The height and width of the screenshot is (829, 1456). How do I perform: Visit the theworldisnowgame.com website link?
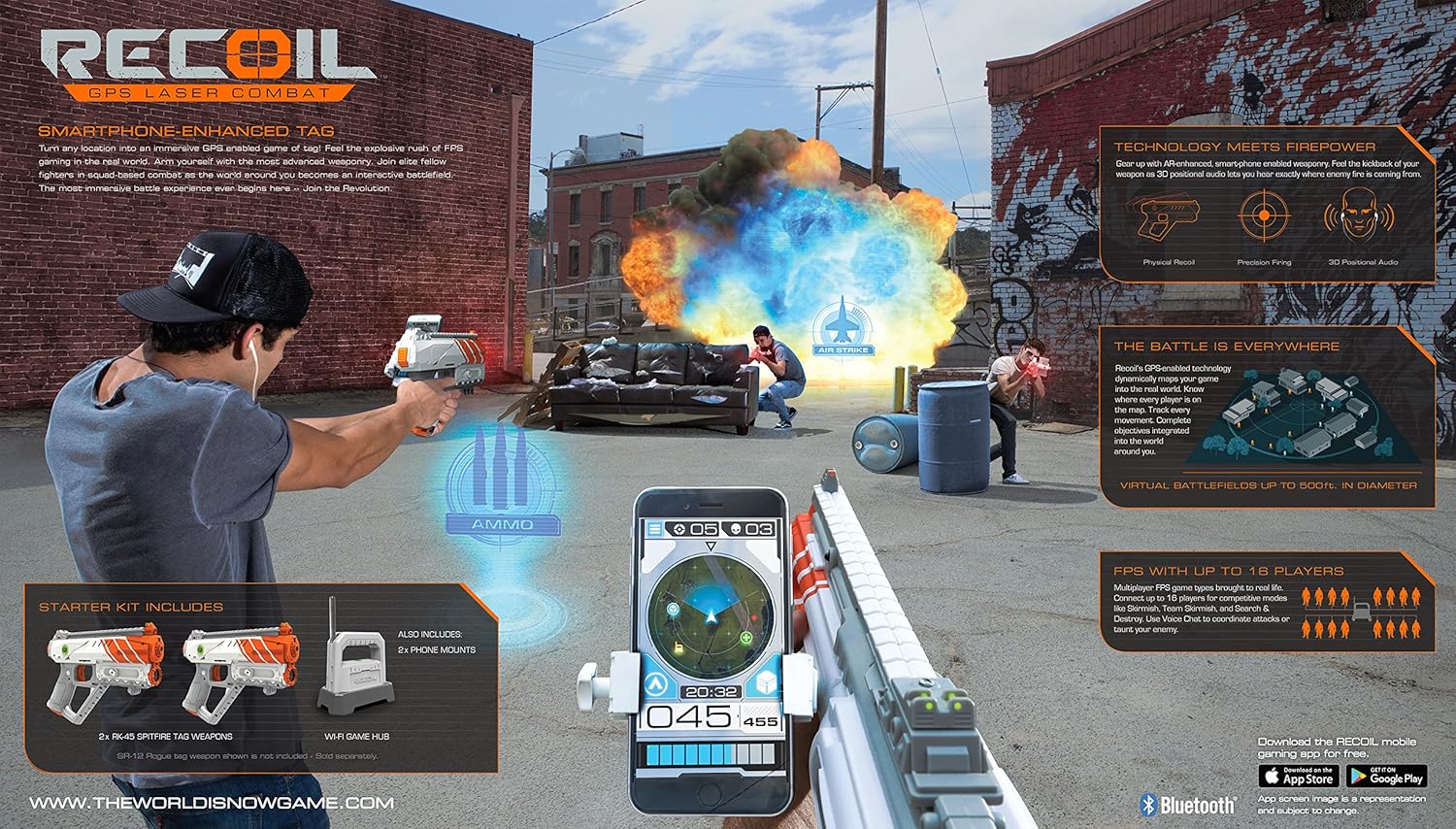pyautogui.click(x=212, y=803)
